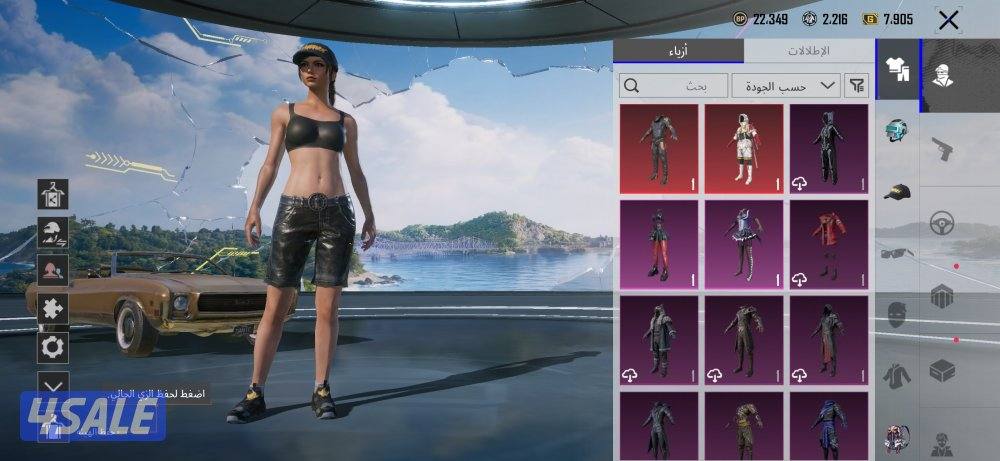Viewport: 1000px width, 461px height.
Task: Open the sunglasses category
Action: [x=897, y=253]
